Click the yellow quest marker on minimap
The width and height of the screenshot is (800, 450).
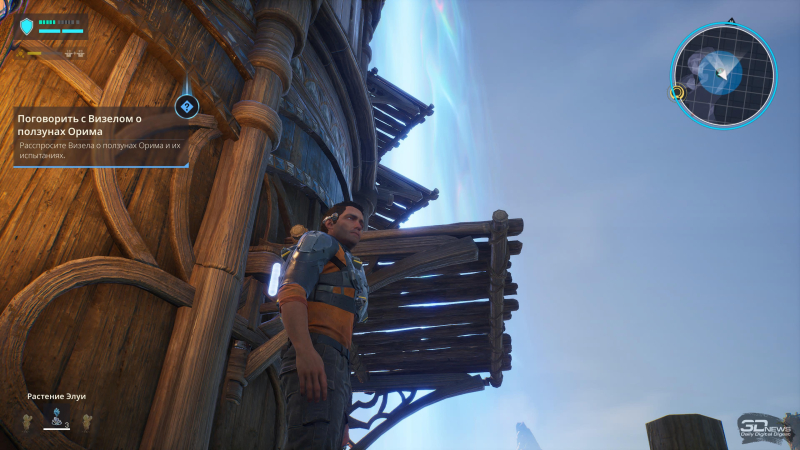(x=677, y=93)
